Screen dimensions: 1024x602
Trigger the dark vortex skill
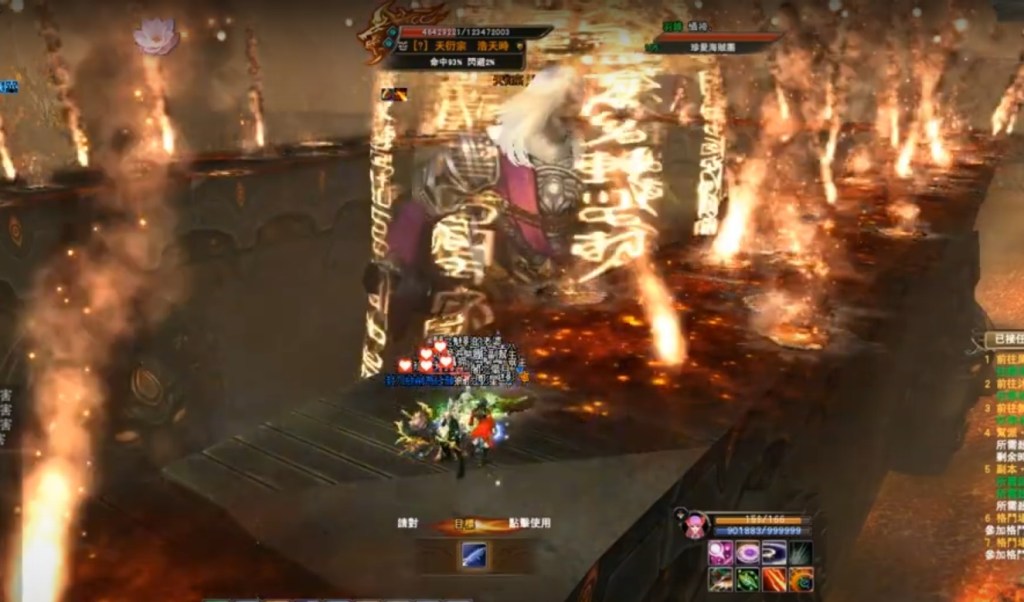(774, 552)
